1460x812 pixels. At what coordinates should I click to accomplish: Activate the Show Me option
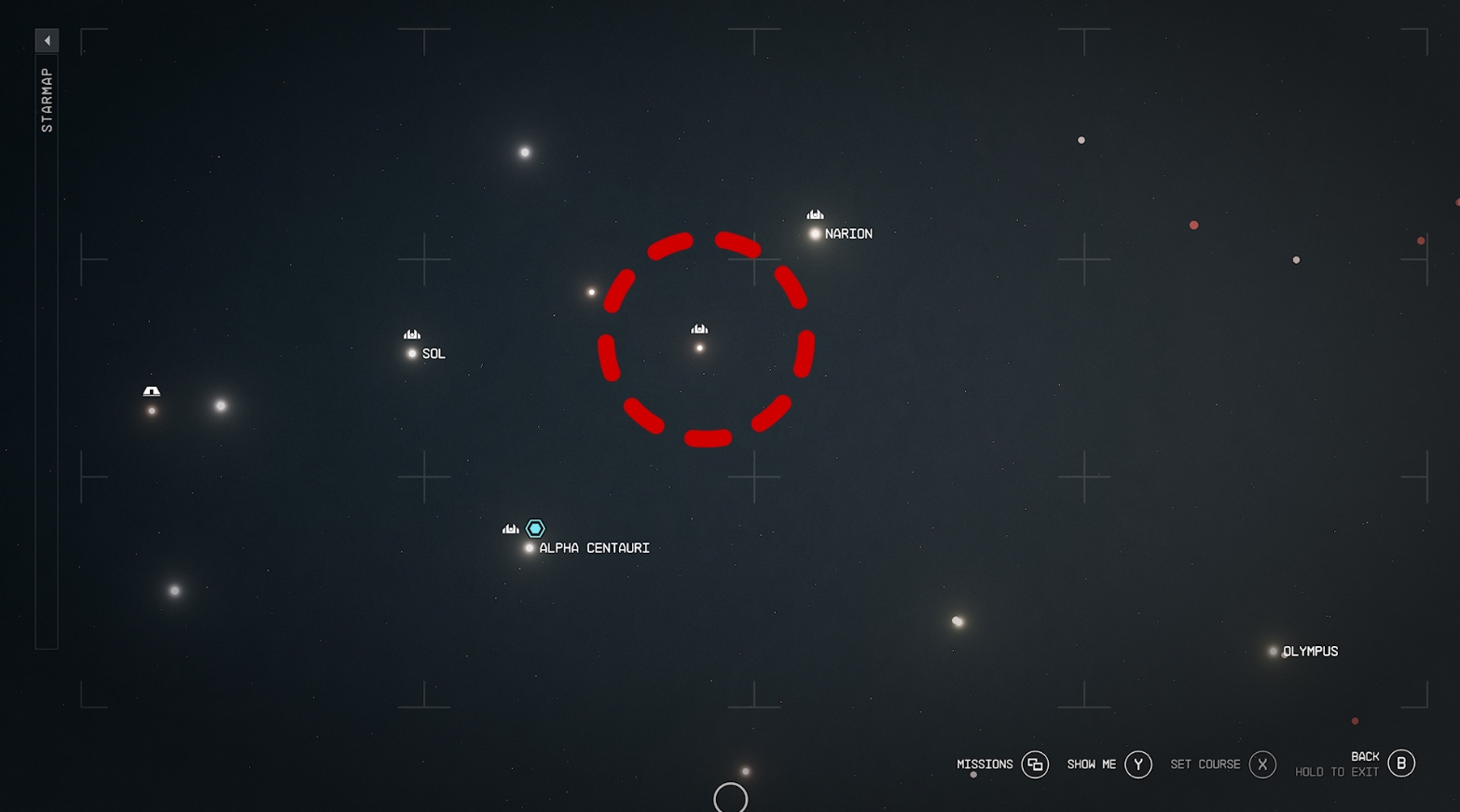click(1137, 764)
